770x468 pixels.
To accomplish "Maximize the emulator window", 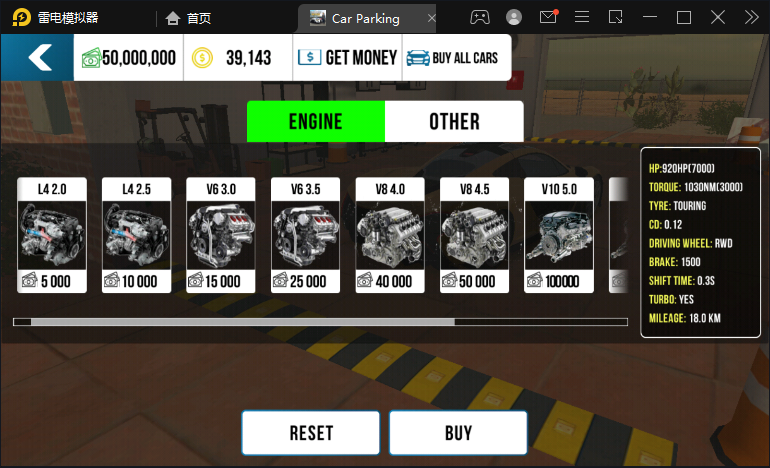I will pyautogui.click(x=684, y=17).
